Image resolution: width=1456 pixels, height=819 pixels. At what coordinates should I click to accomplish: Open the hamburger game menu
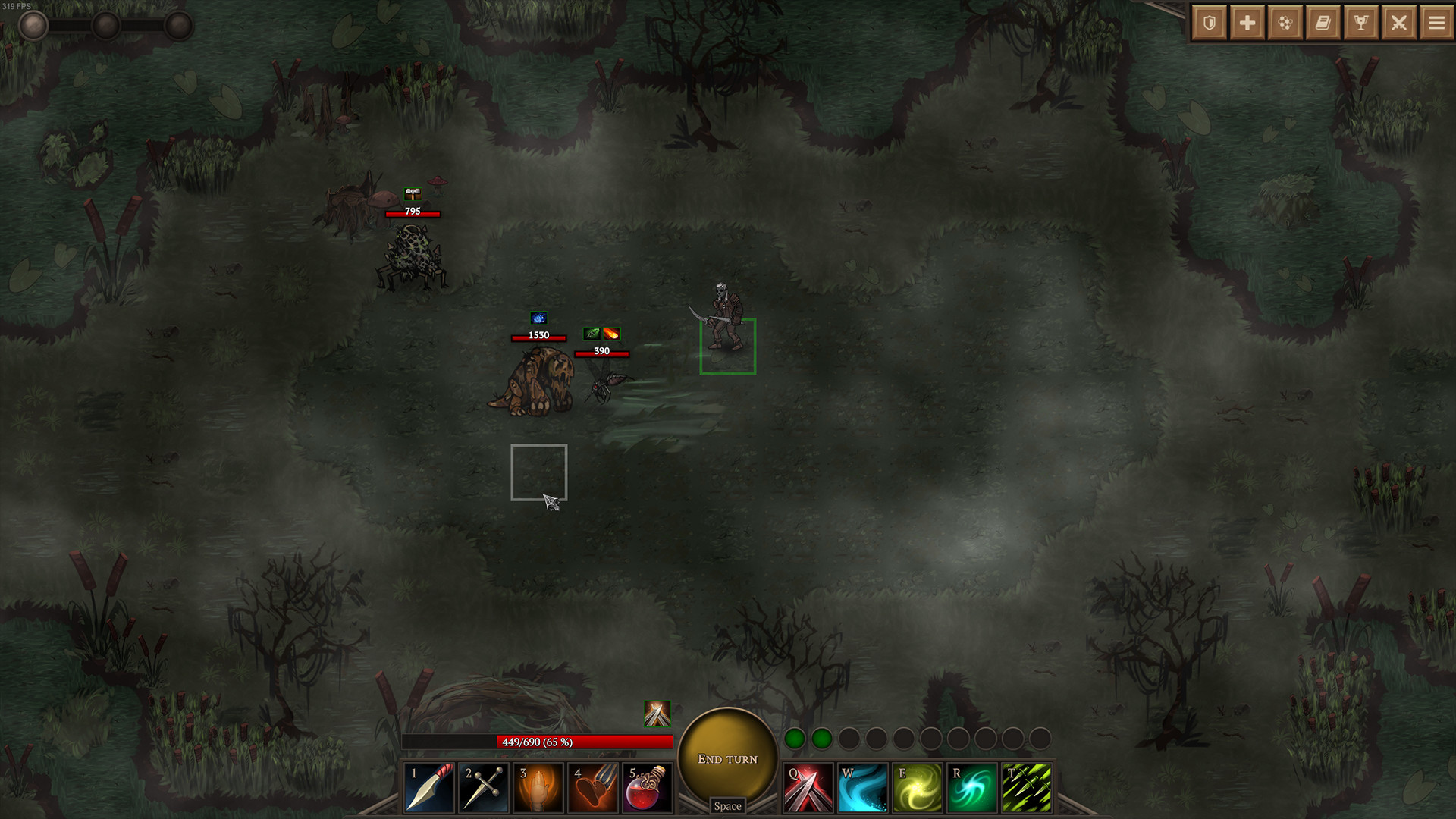tap(1436, 22)
